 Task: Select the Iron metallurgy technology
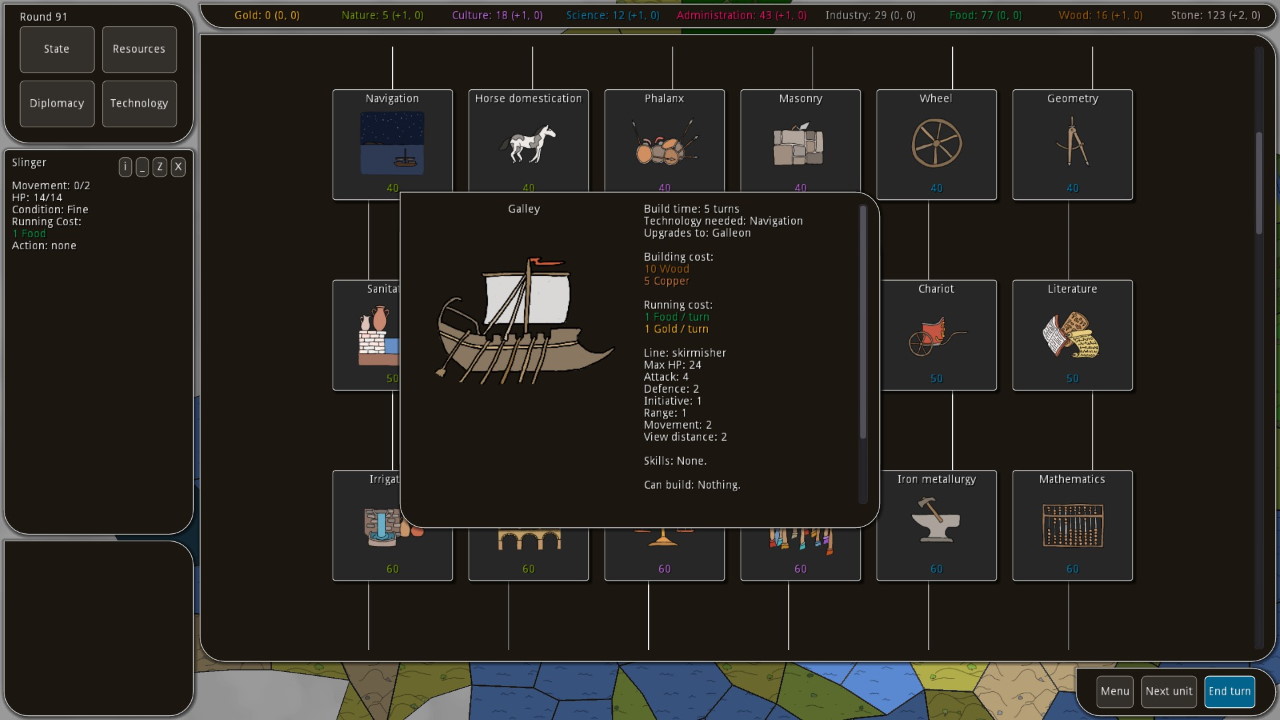tap(936, 525)
